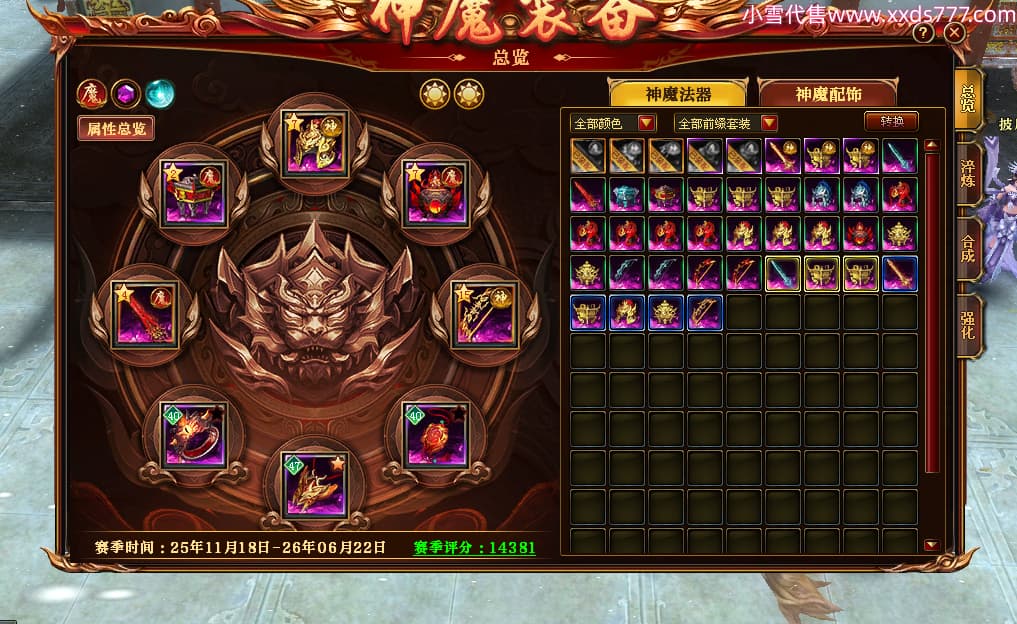Open the question mark help button
1017x624 pixels.
pos(923,33)
